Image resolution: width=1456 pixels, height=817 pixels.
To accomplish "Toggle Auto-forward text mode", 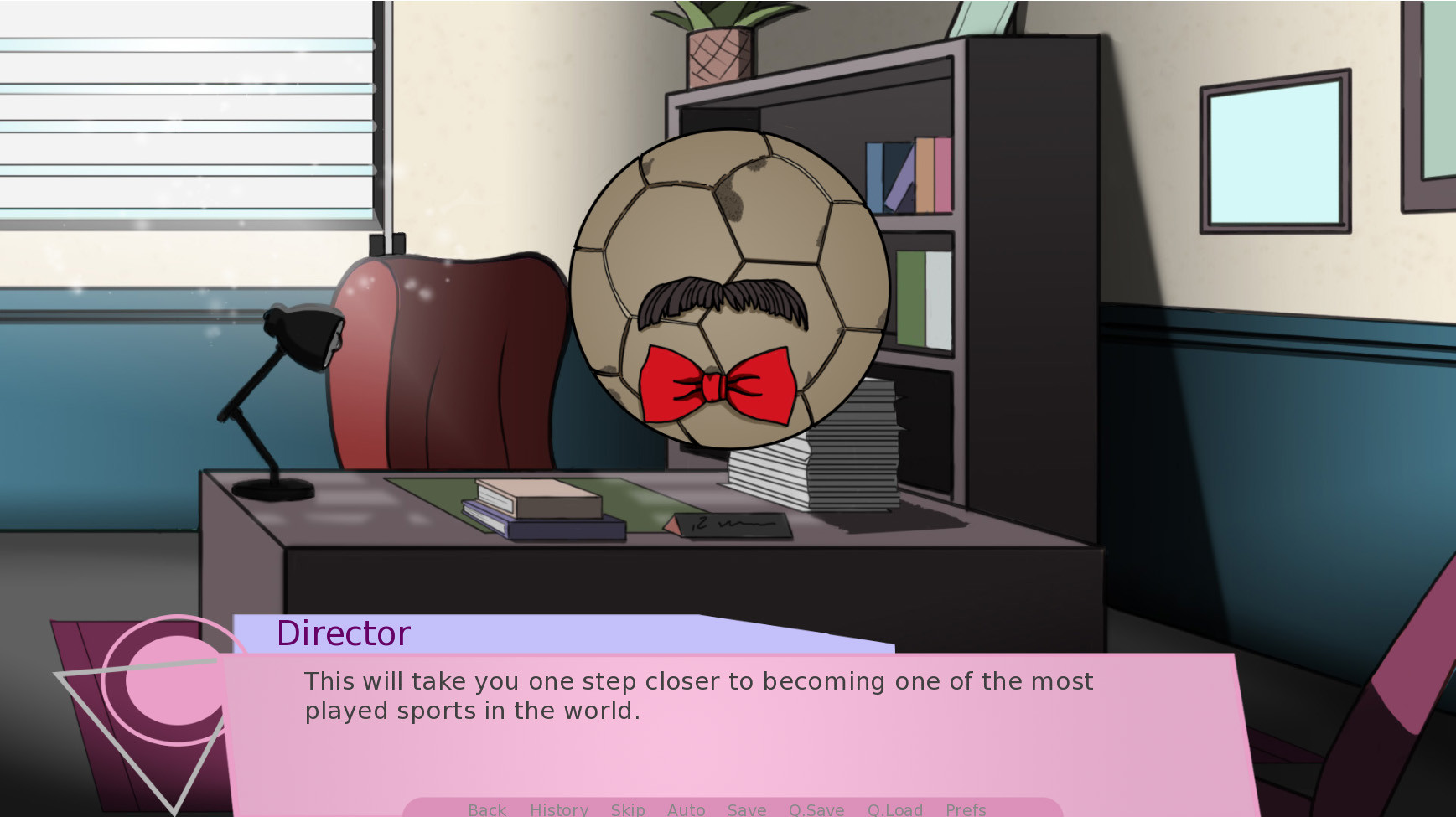I will 686,809.
